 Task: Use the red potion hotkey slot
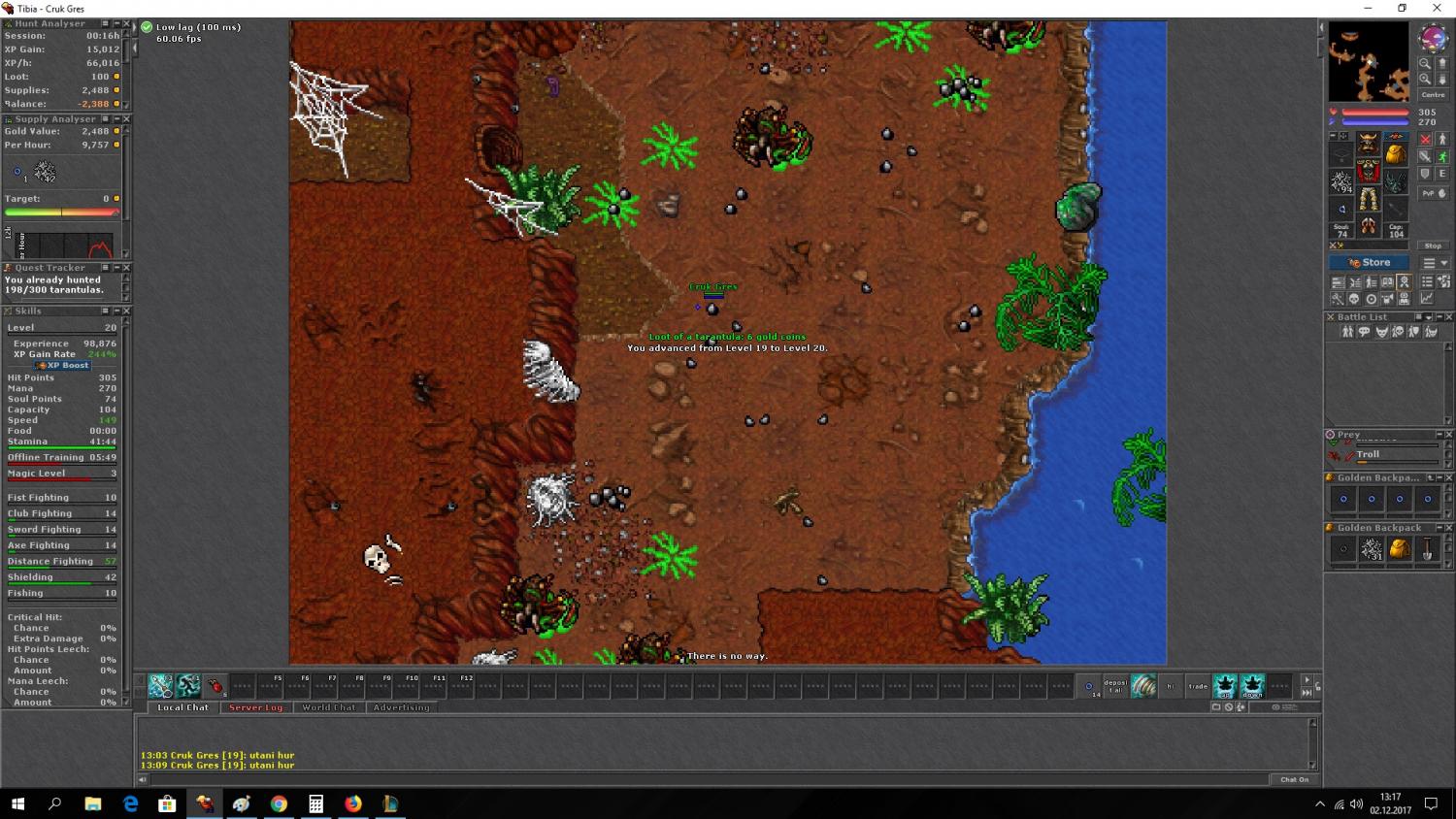click(215, 687)
